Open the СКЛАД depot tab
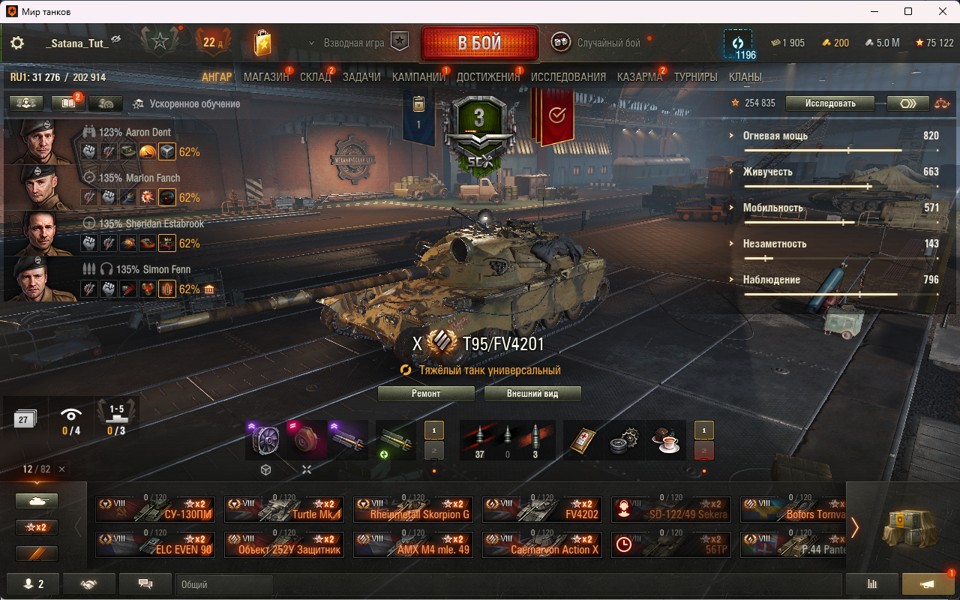 point(315,77)
